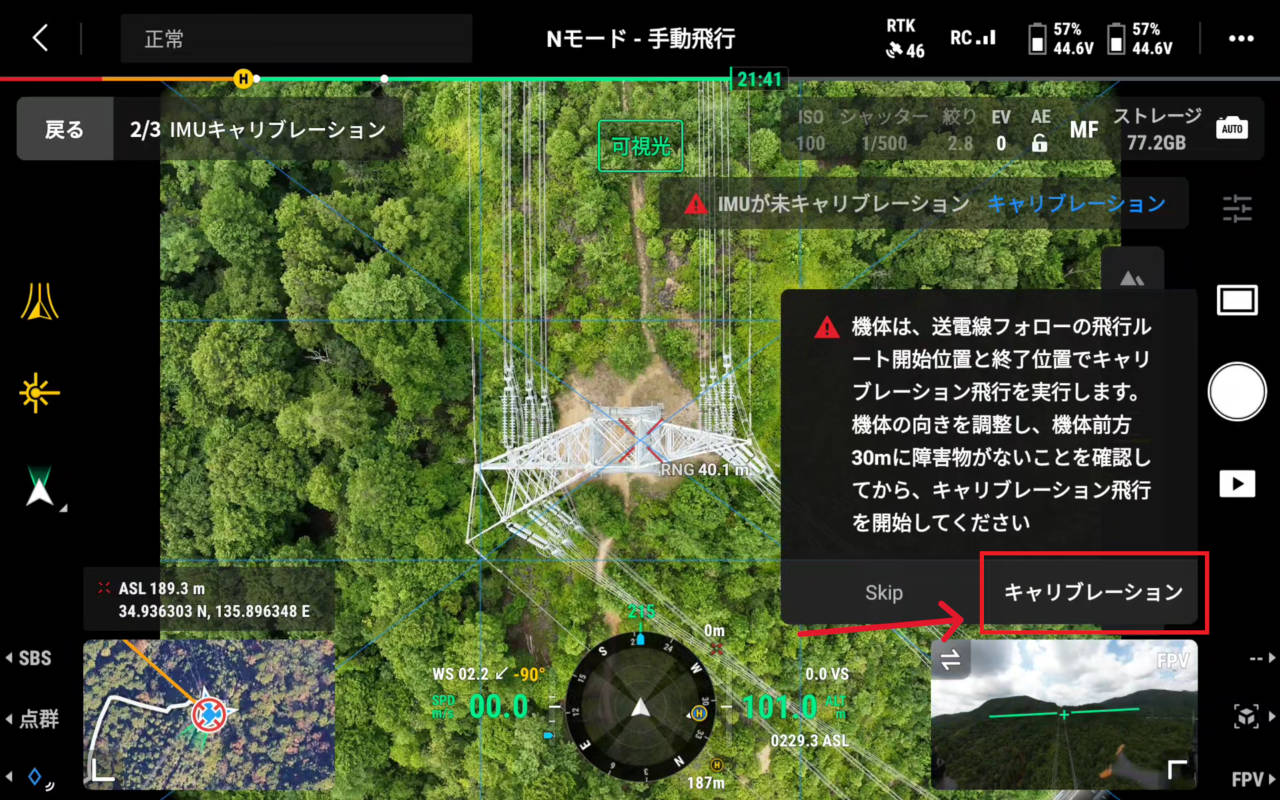Screen dimensions: 1280x800
Task: Select the 可視光 camera view label
Action: coord(640,147)
